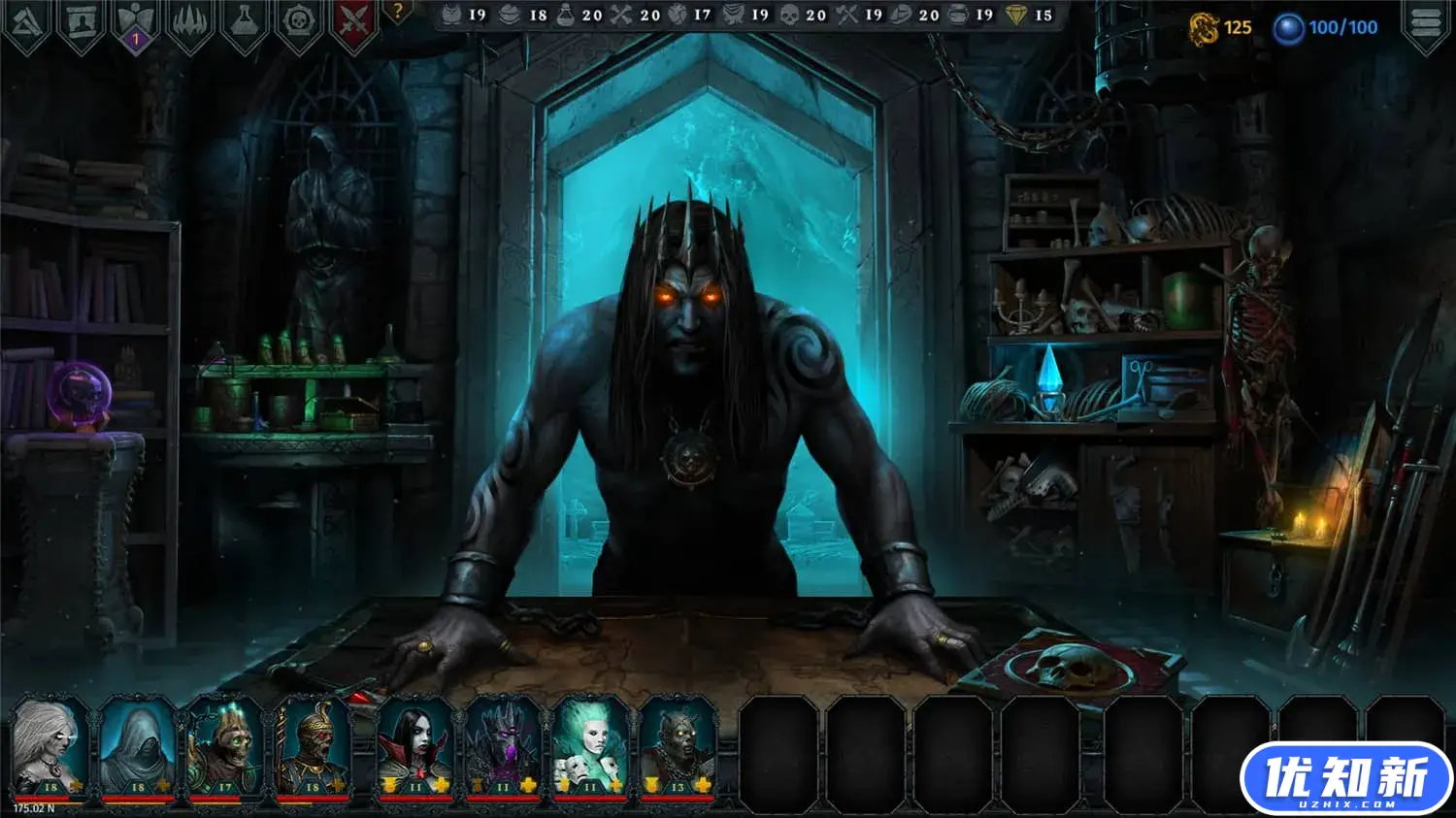The width and height of the screenshot is (1456, 818).
Task: Click the purple notification badge on talents
Action: point(136,37)
